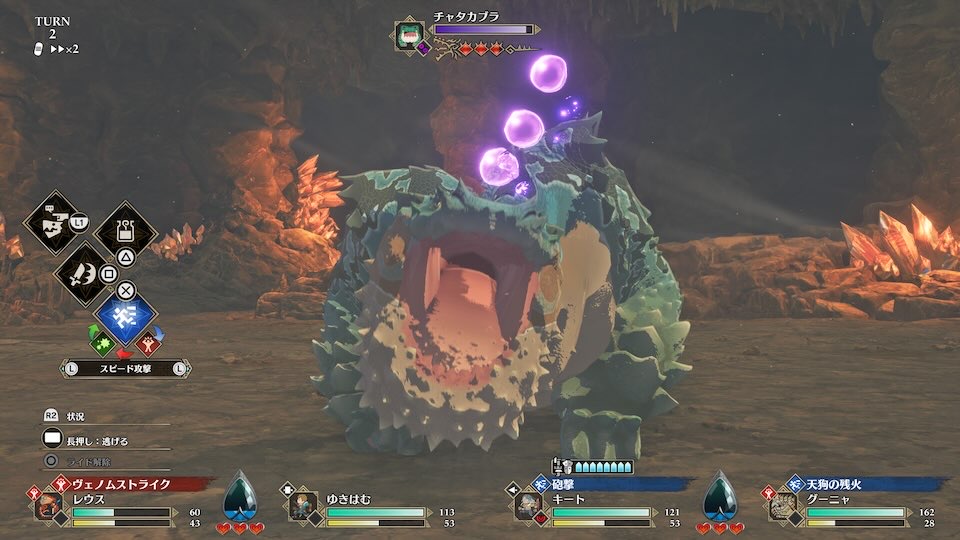This screenshot has width=960, height=540.
Task: Open the monster command diamond with speech bubble
Action: tap(52, 224)
